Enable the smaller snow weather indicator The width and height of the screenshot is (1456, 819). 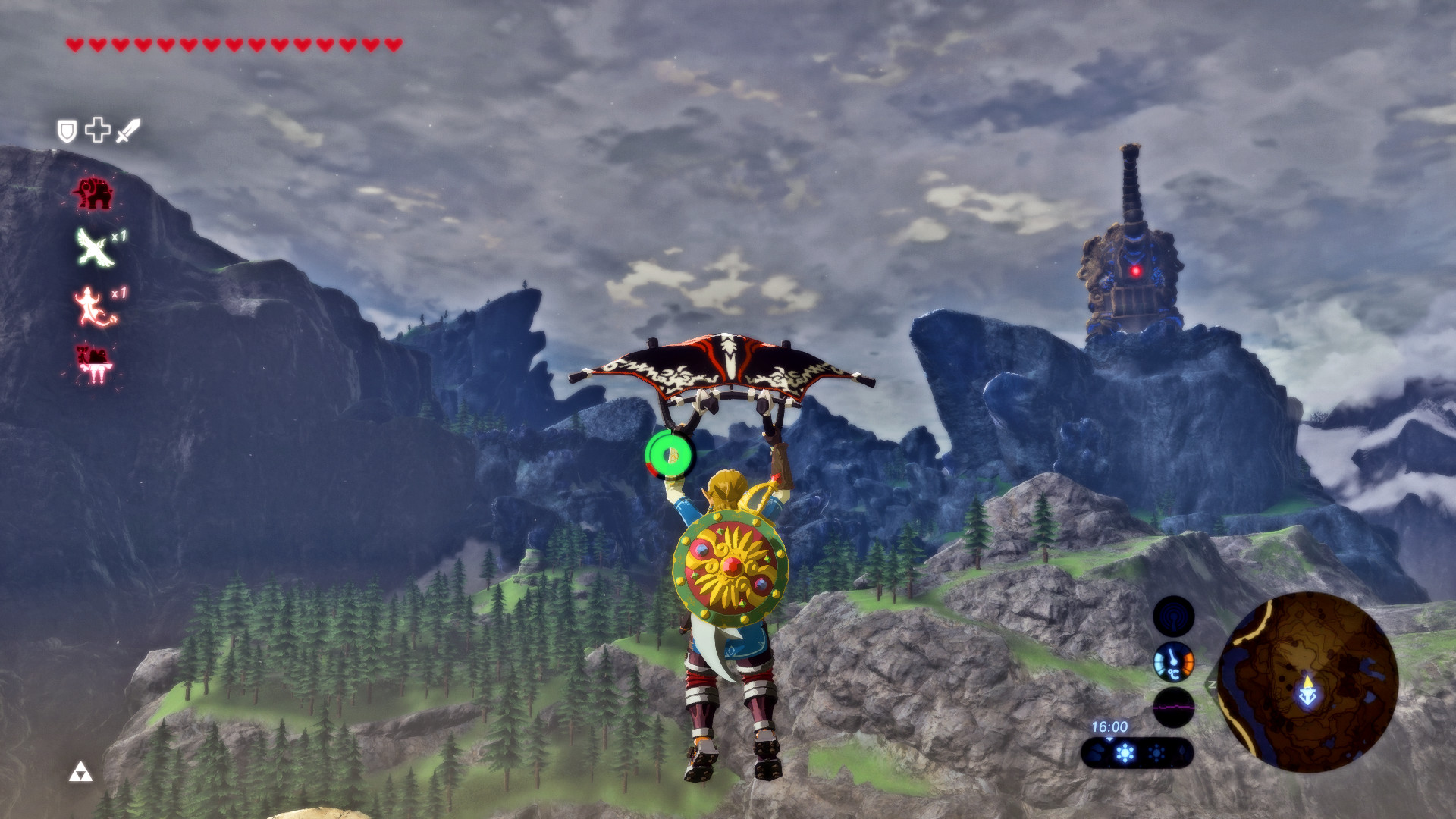pos(1156,754)
